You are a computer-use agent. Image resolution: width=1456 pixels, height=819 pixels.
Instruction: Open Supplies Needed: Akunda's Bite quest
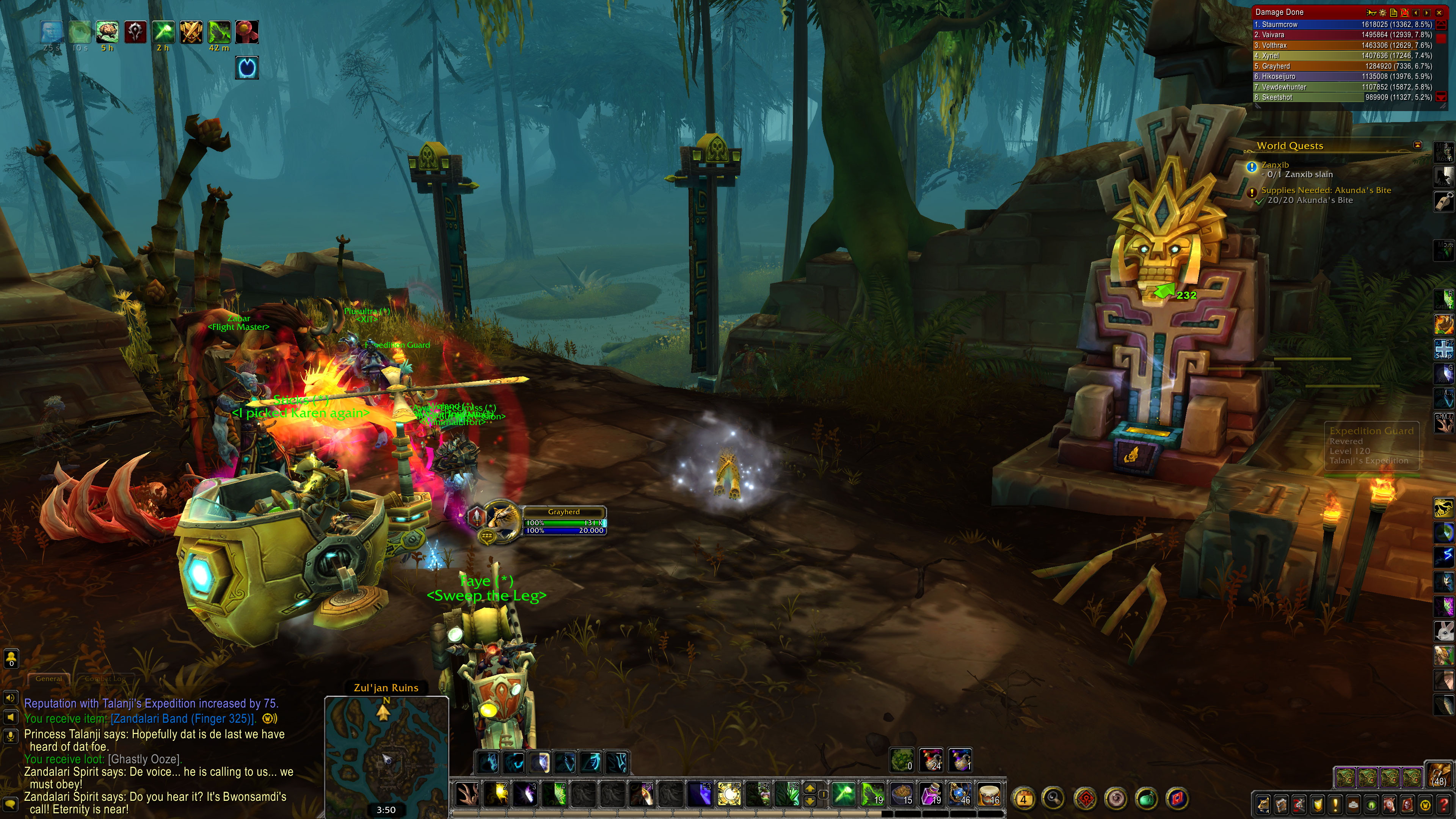[1326, 190]
